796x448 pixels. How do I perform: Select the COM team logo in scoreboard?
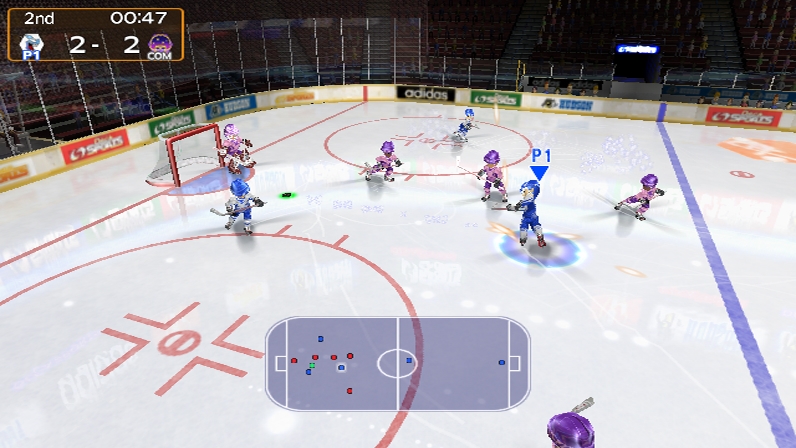[x=157, y=44]
